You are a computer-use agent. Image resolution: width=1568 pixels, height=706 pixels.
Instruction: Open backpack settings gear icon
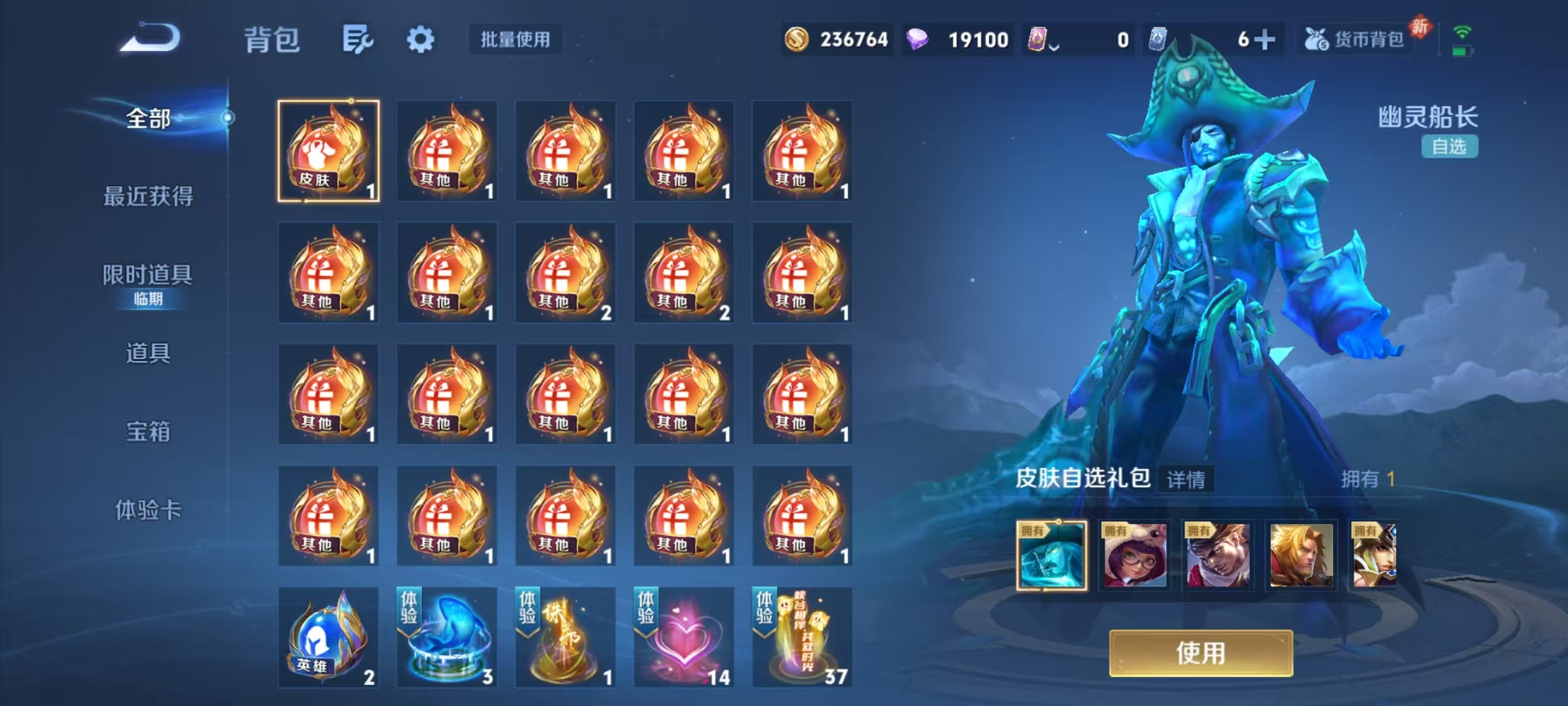click(x=421, y=39)
